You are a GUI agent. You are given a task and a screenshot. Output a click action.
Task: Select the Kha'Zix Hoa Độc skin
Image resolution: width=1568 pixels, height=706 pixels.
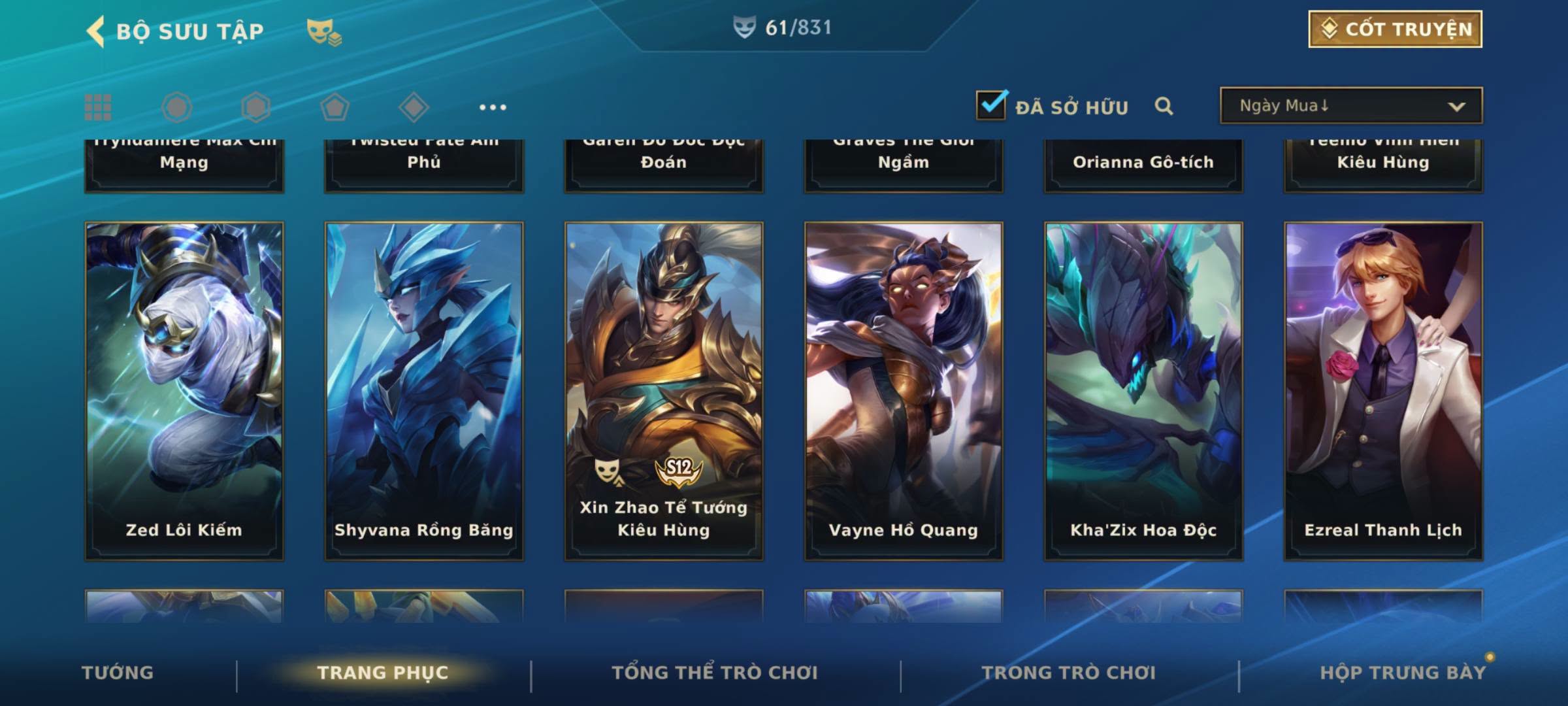[x=1143, y=391]
